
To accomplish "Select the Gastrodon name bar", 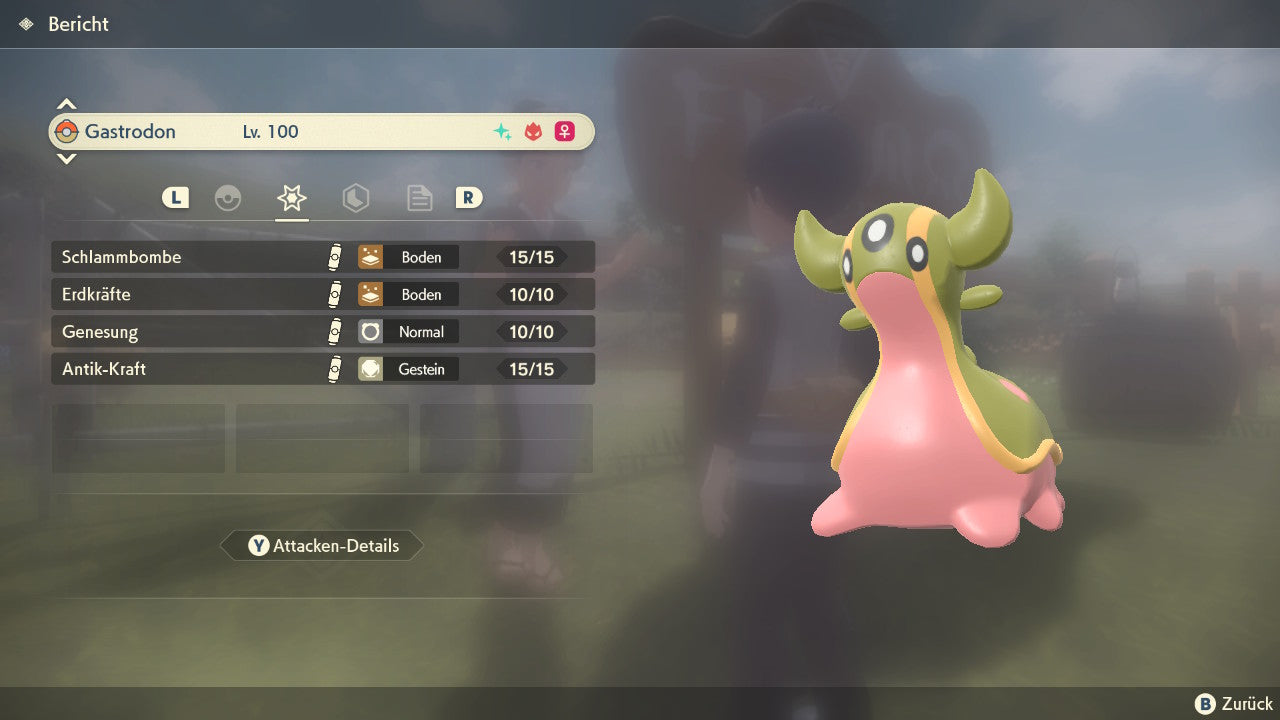I will tap(322, 131).
